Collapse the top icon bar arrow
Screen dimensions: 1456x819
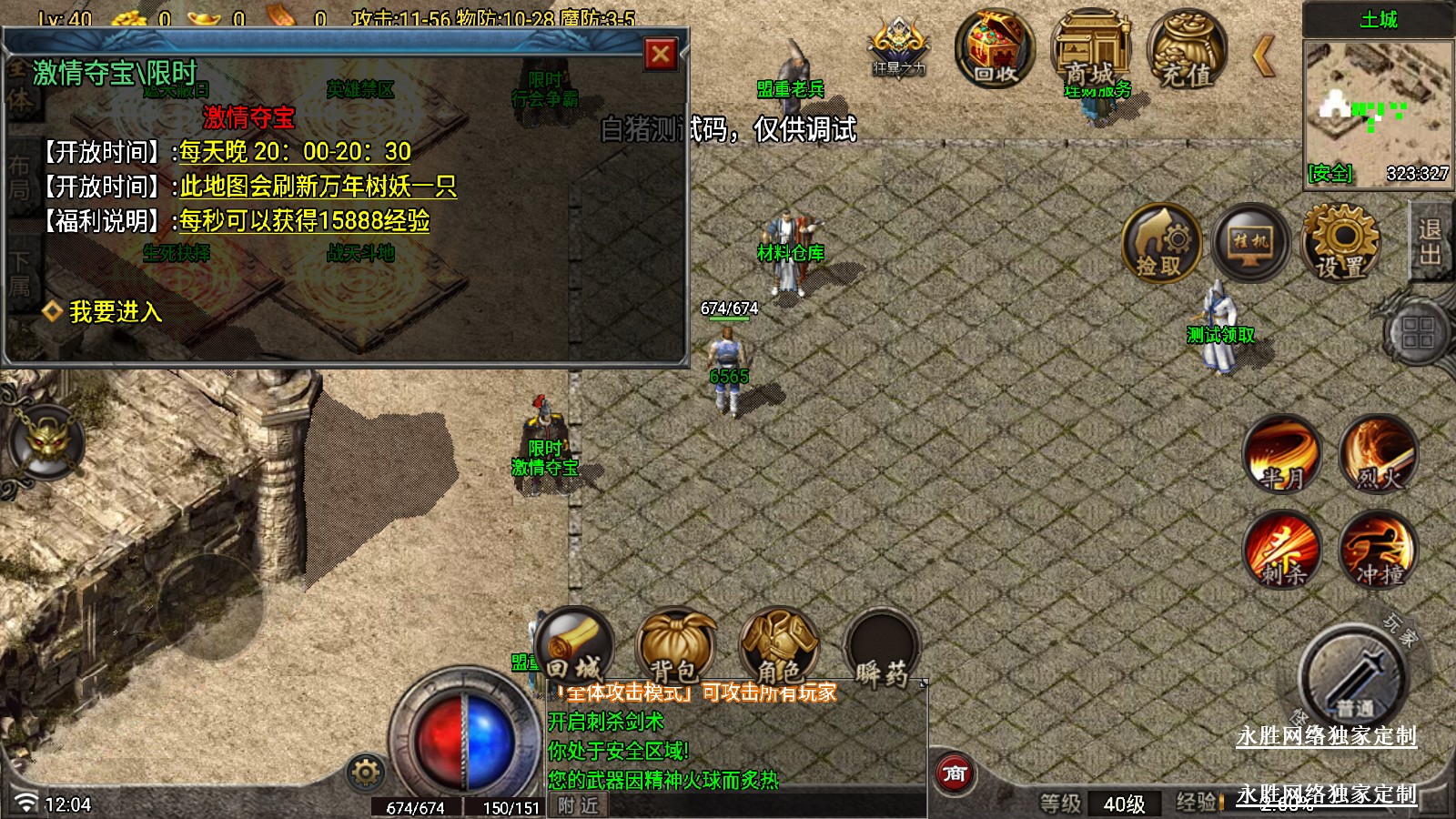click(1263, 56)
